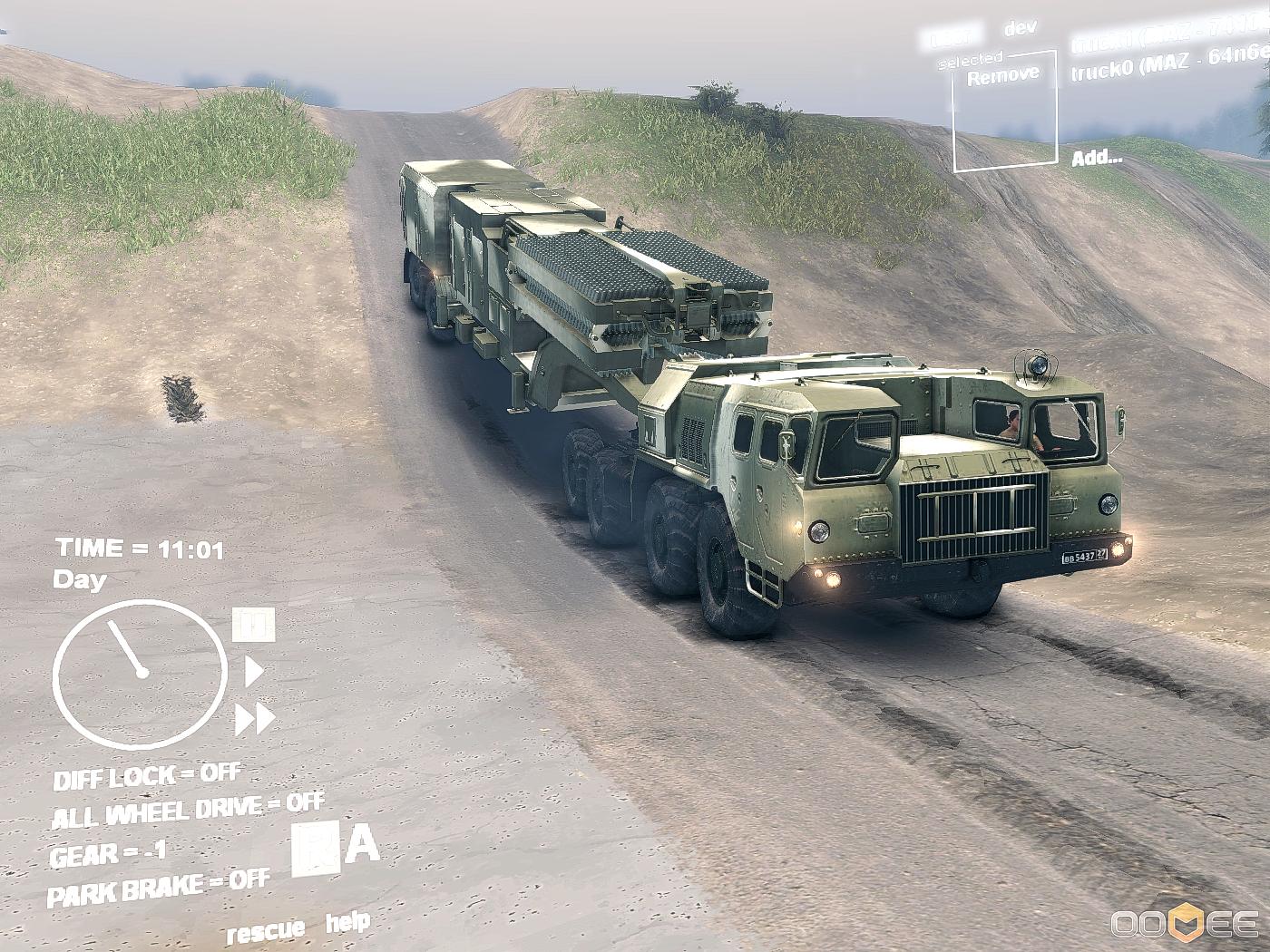This screenshot has width=1270, height=952.
Task: Resume time at normal play speed
Action: pyautogui.click(x=254, y=672)
